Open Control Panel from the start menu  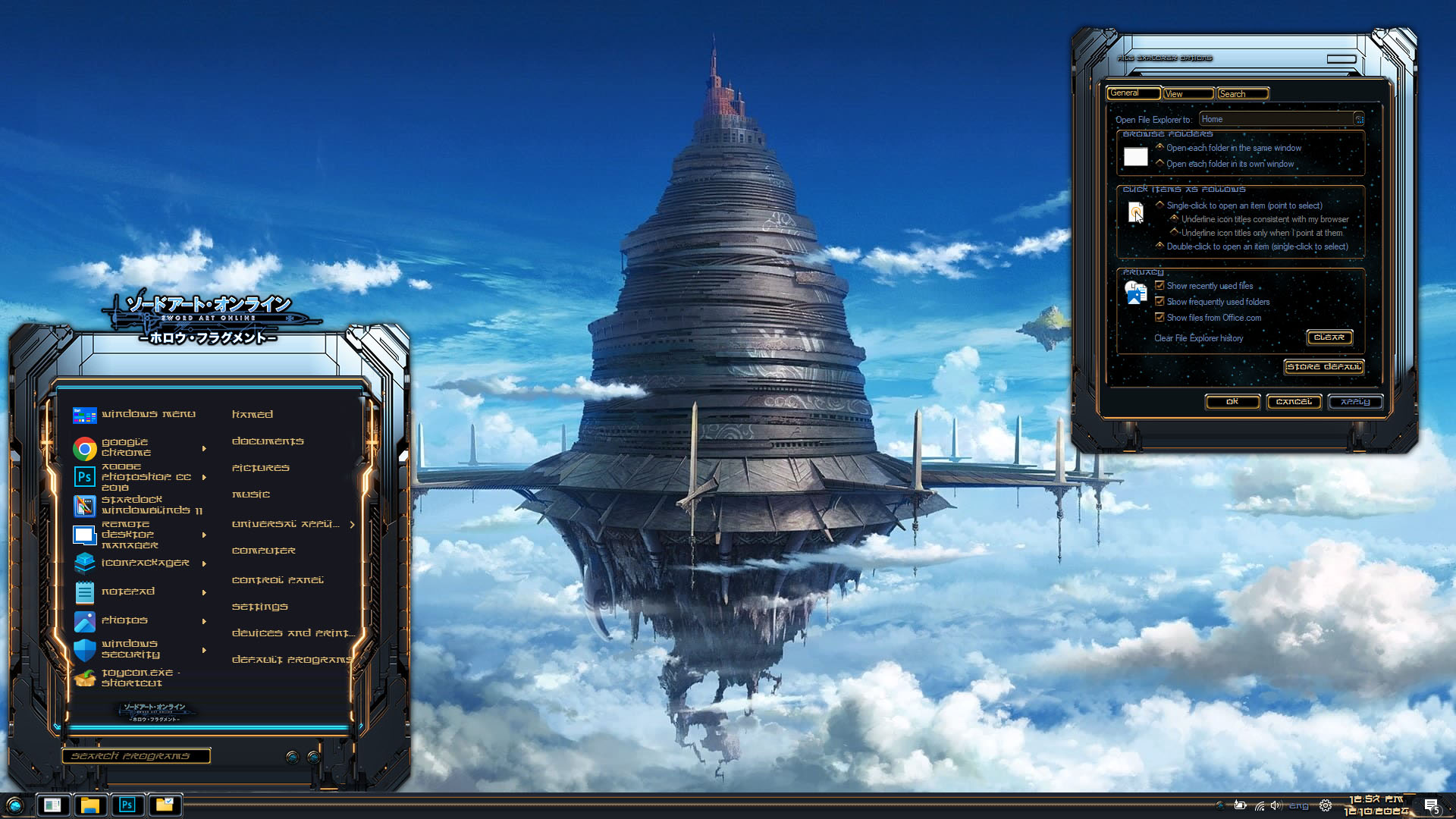click(x=278, y=580)
